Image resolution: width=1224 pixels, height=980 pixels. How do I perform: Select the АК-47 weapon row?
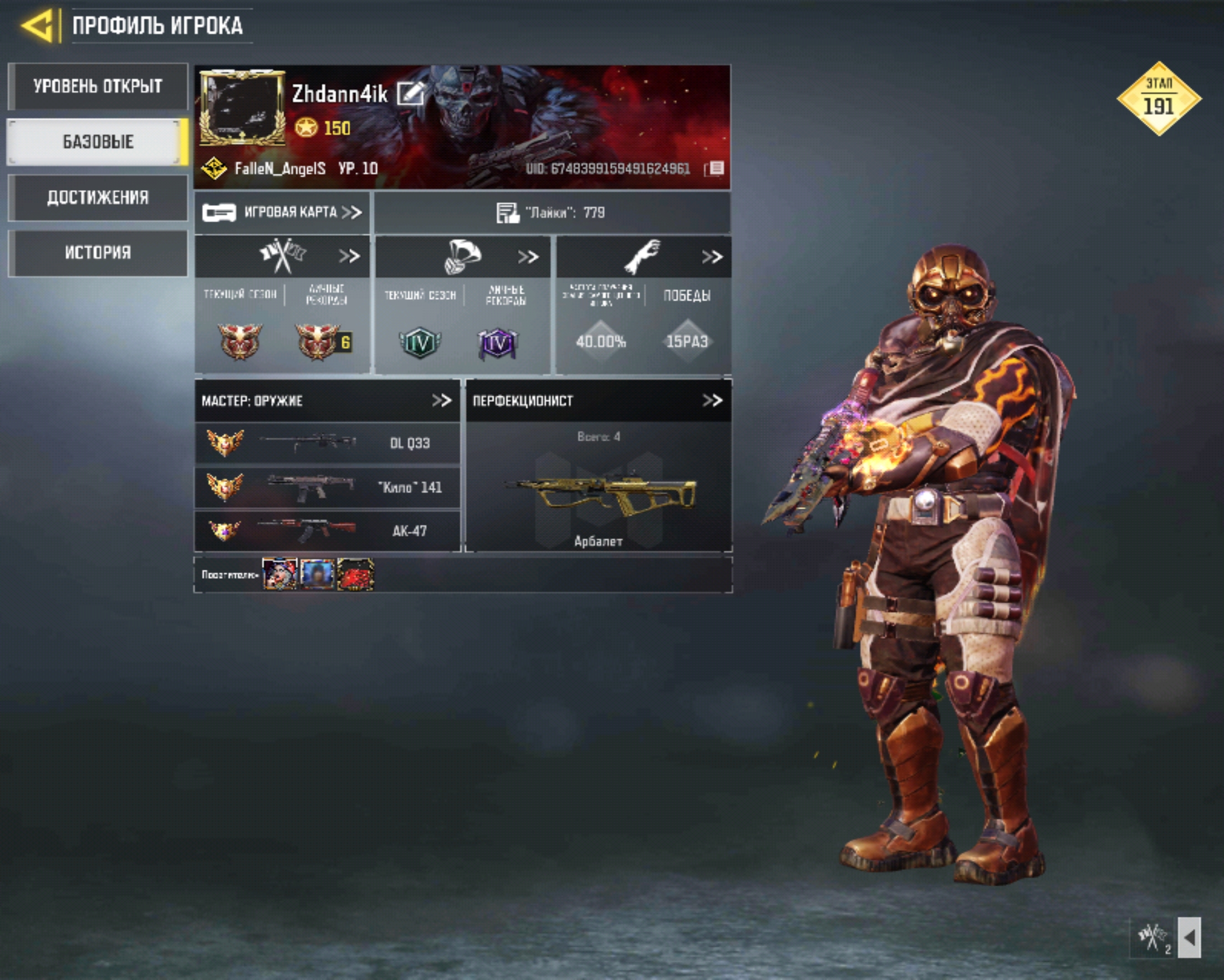[328, 531]
